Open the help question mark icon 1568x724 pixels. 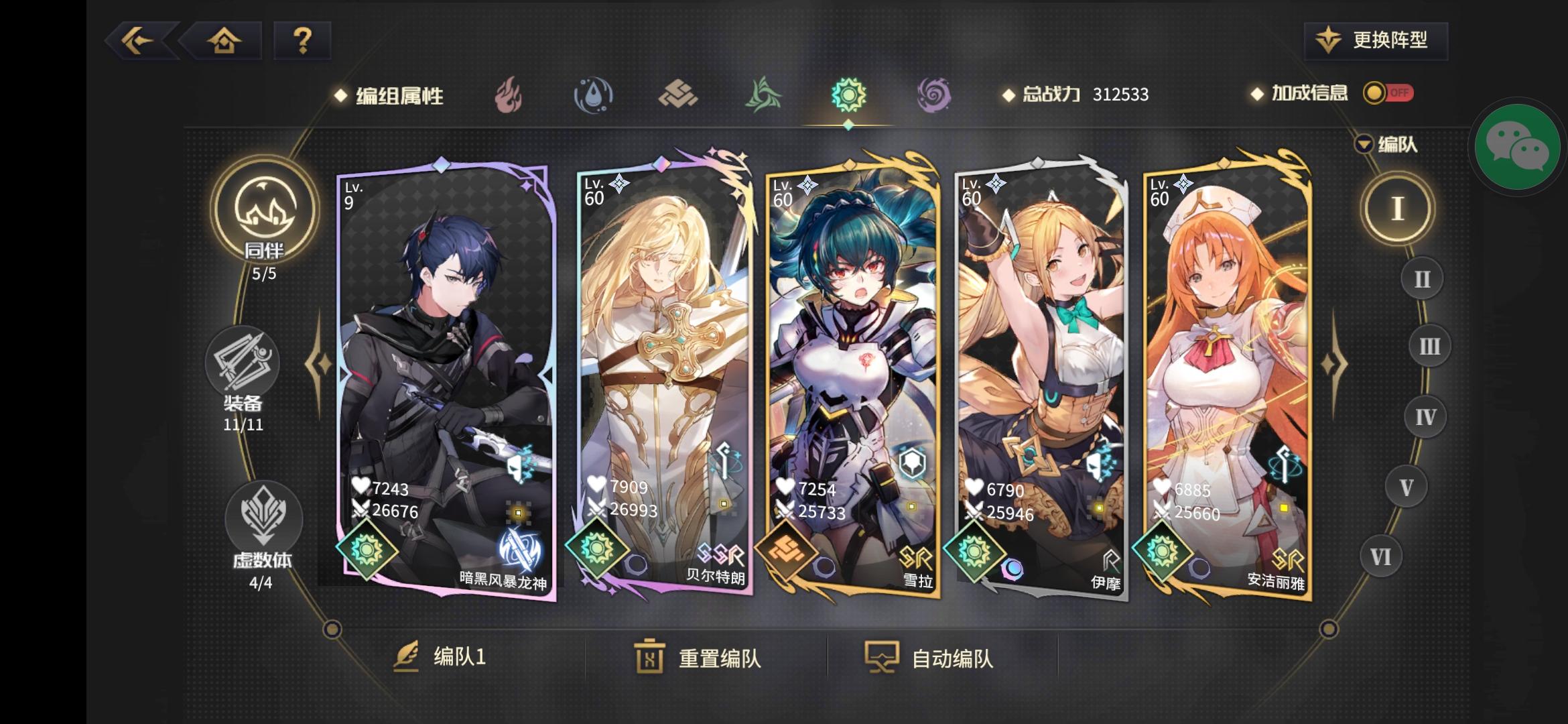tap(302, 41)
